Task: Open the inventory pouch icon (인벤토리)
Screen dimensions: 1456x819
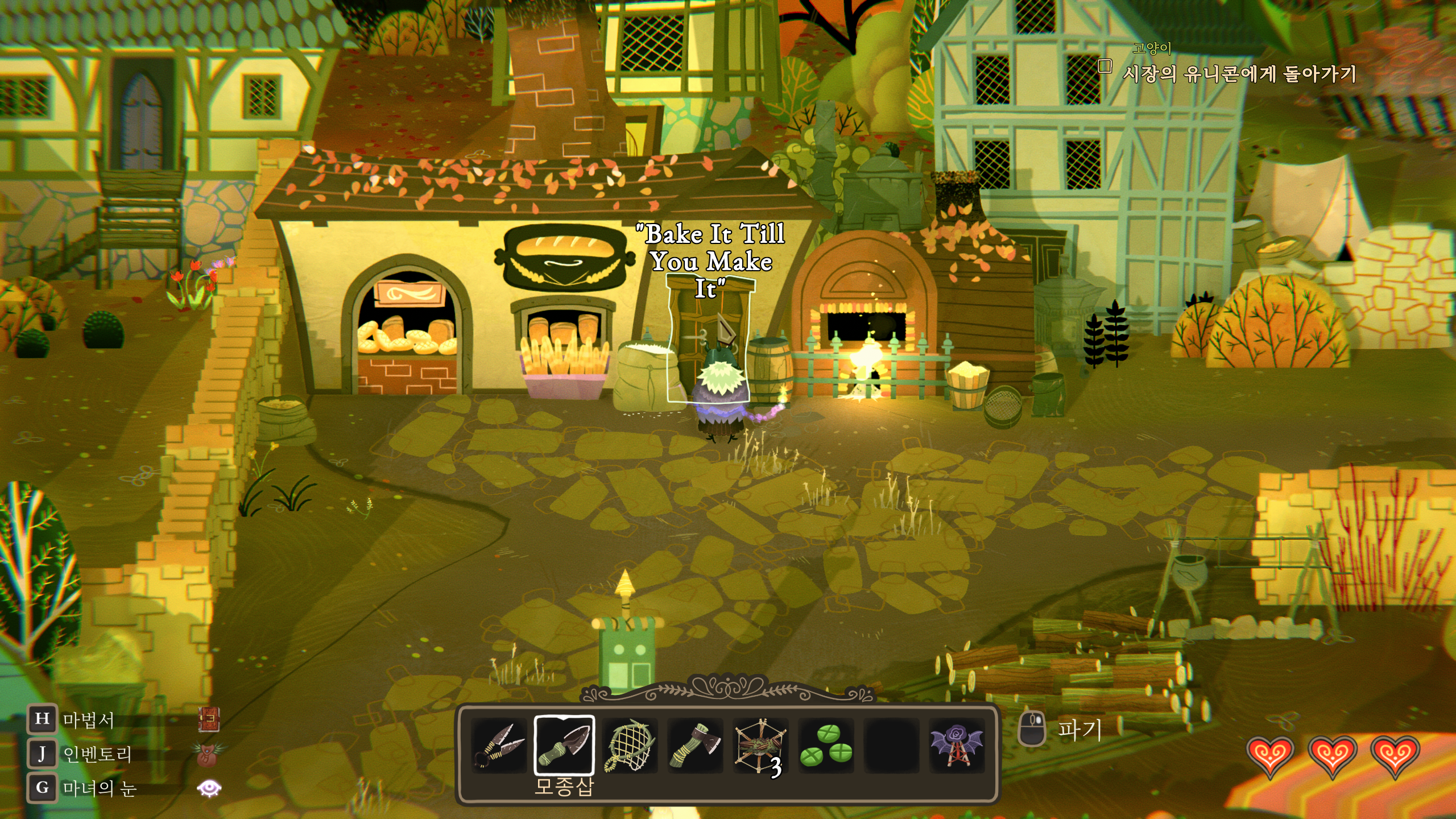Action: pyautogui.click(x=208, y=754)
